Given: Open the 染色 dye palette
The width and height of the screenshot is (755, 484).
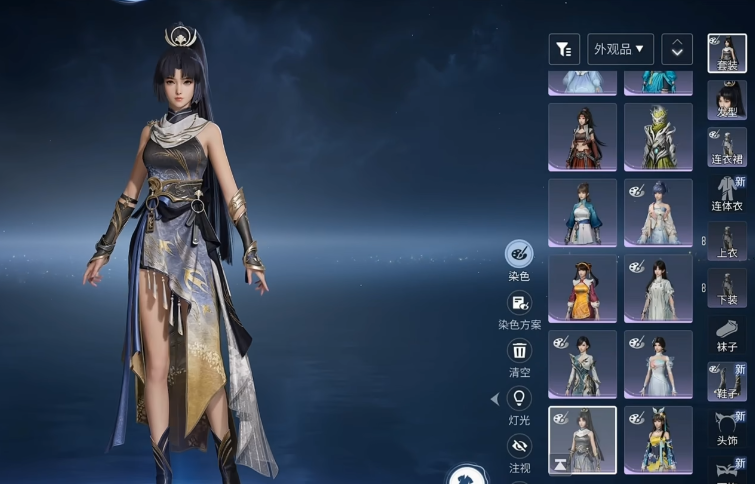Looking at the screenshot, I should 519,254.
